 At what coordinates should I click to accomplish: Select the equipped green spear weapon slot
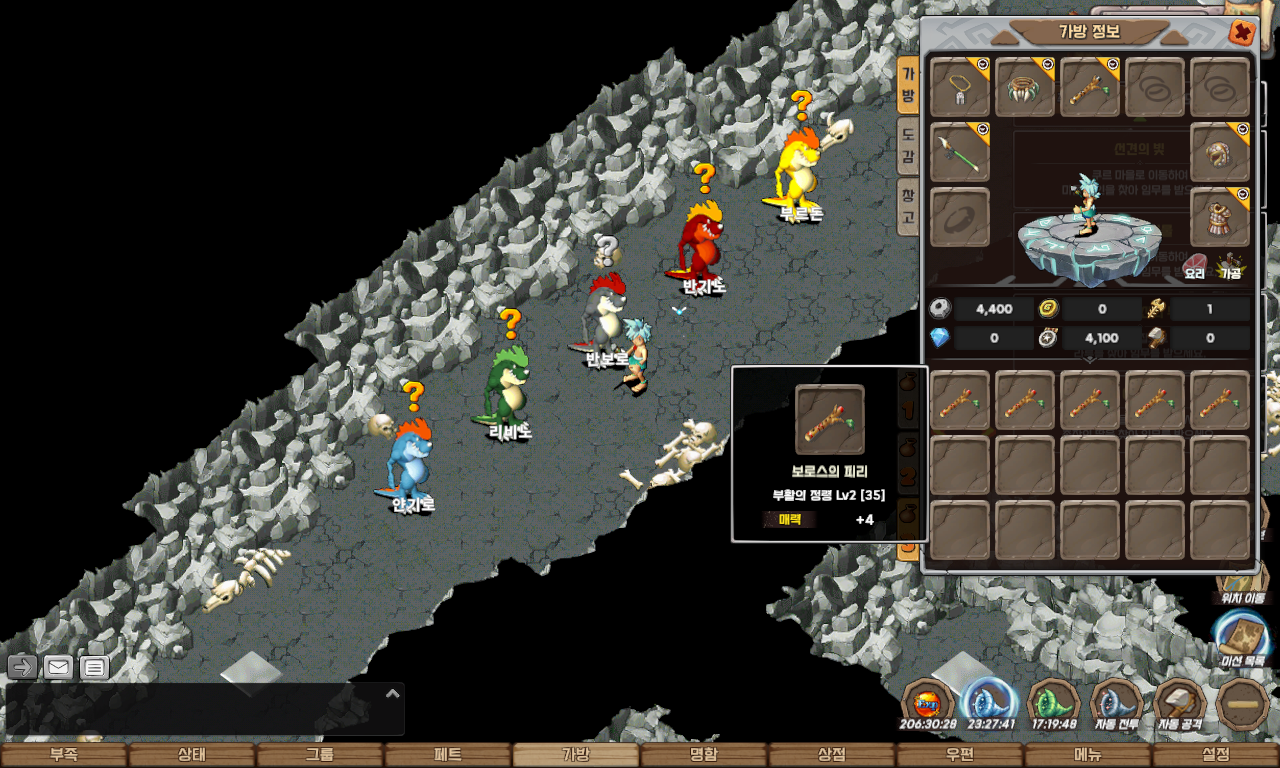(x=960, y=153)
